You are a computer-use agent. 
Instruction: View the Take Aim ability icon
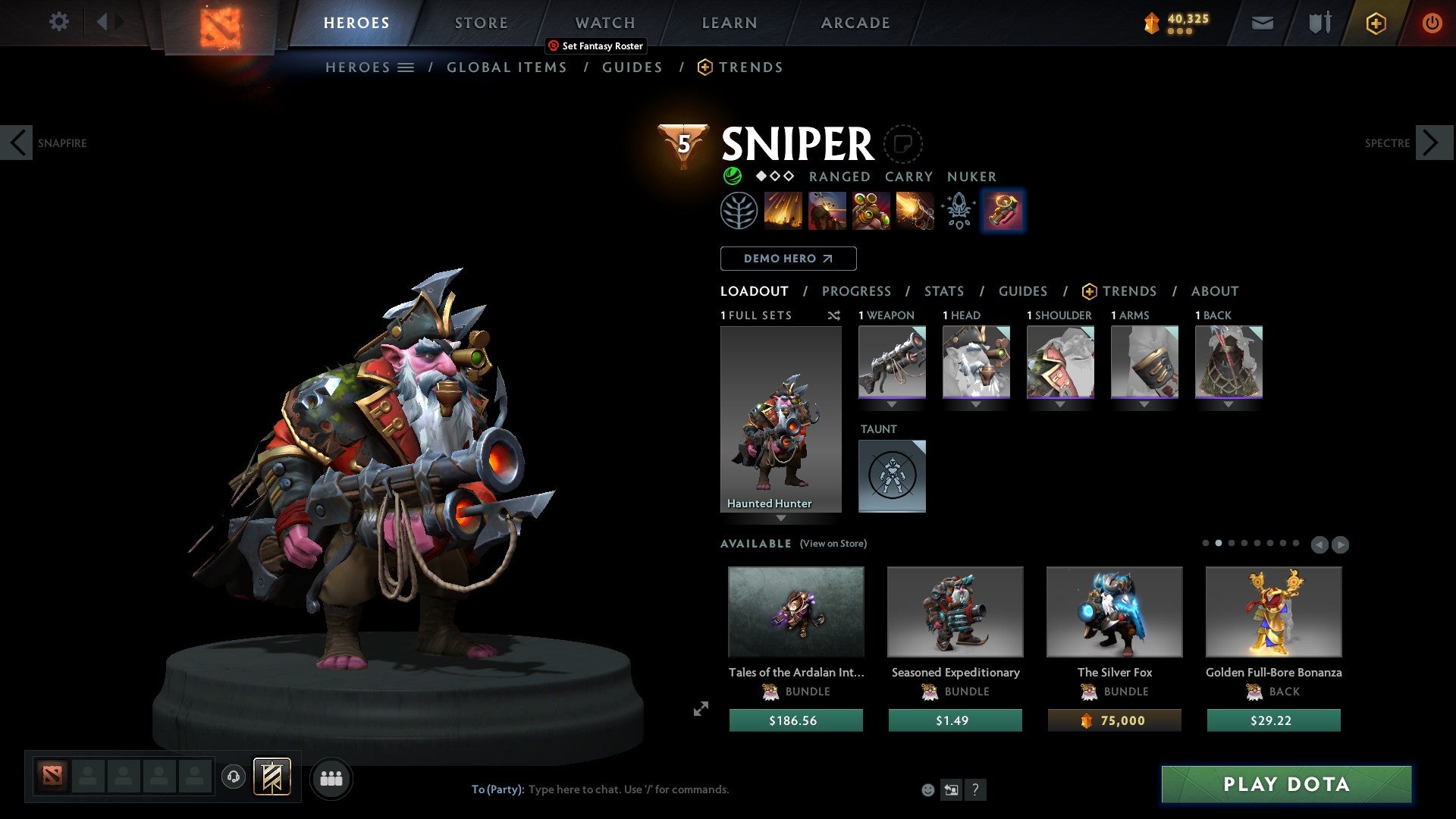pos(871,210)
